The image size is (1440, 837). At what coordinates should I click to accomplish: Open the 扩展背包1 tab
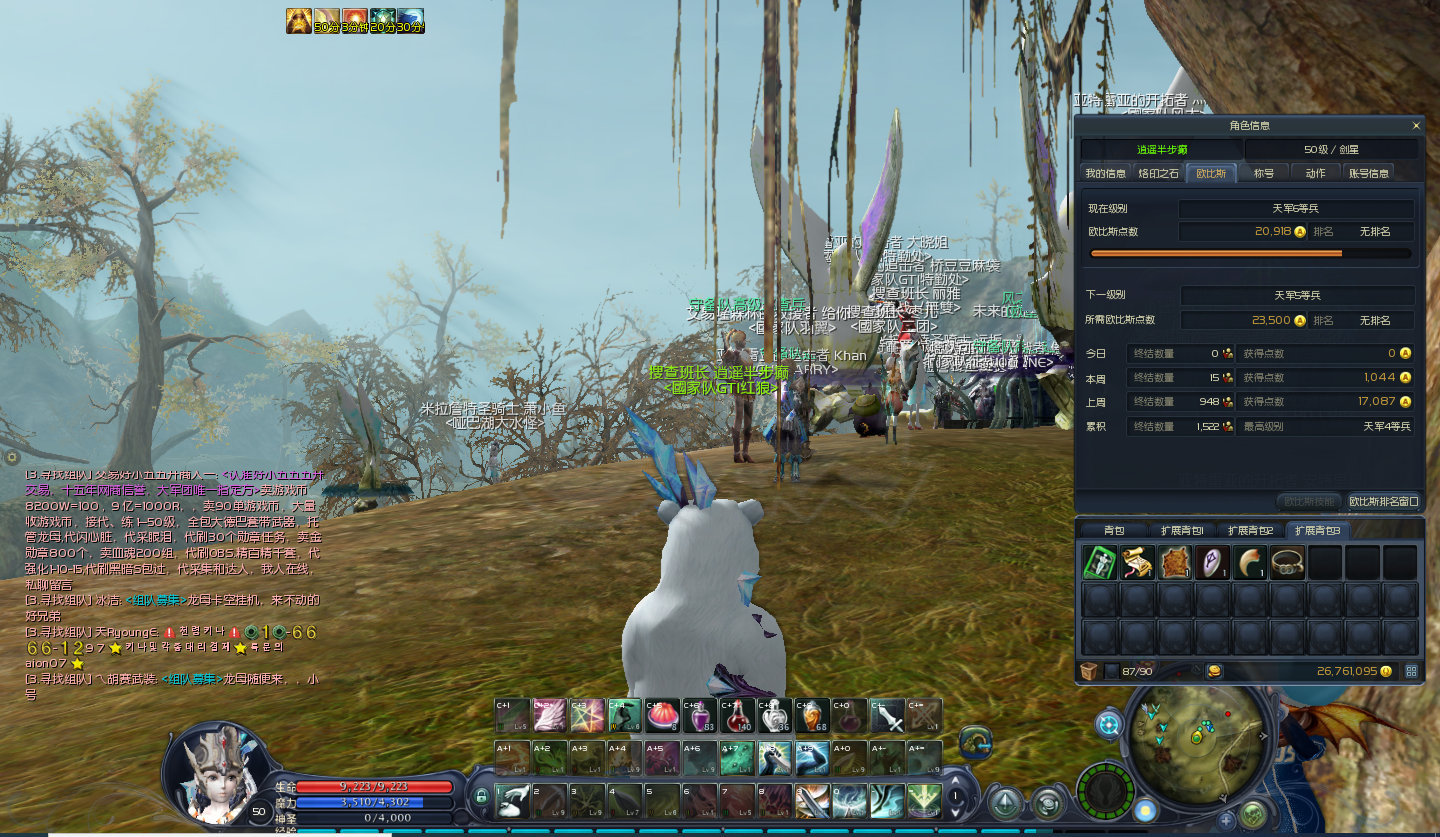(x=1182, y=530)
